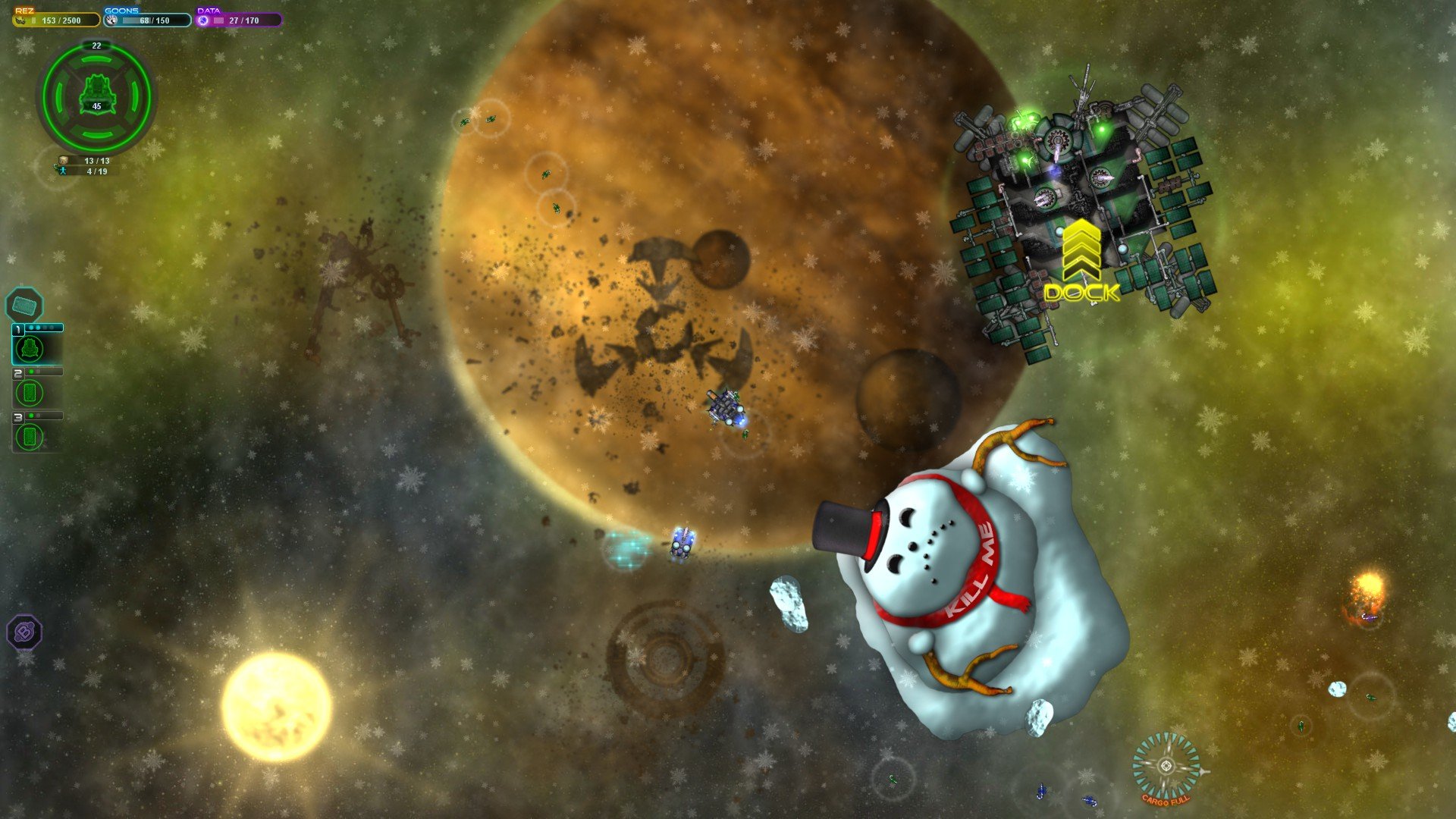1456x819 pixels.
Task: Open the blue hangar chip icon above ship slots
Action: 25,305
